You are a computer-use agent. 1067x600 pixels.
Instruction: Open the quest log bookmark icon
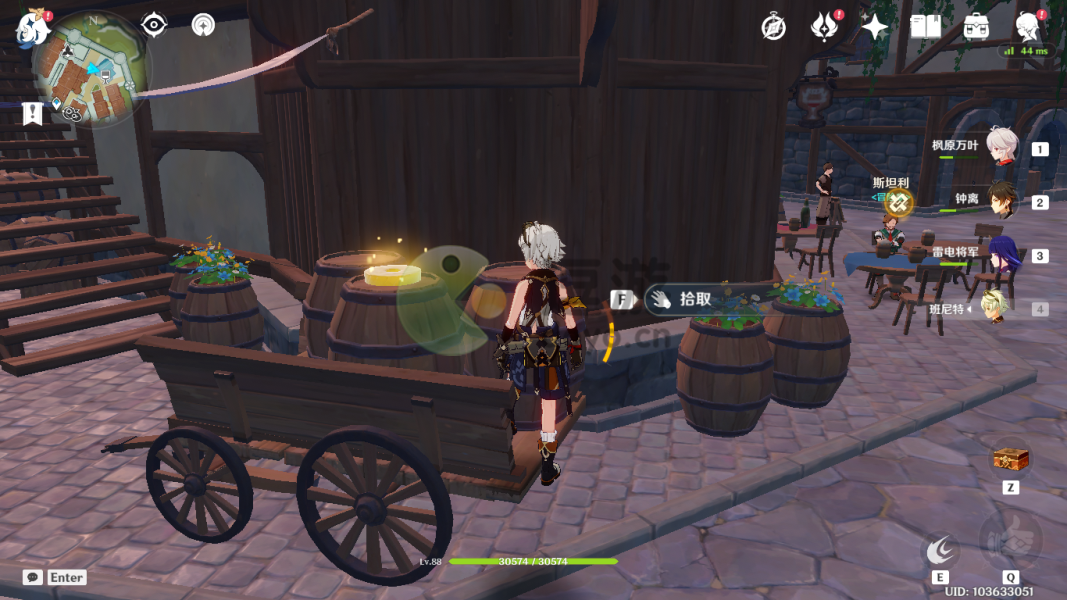(x=33, y=113)
